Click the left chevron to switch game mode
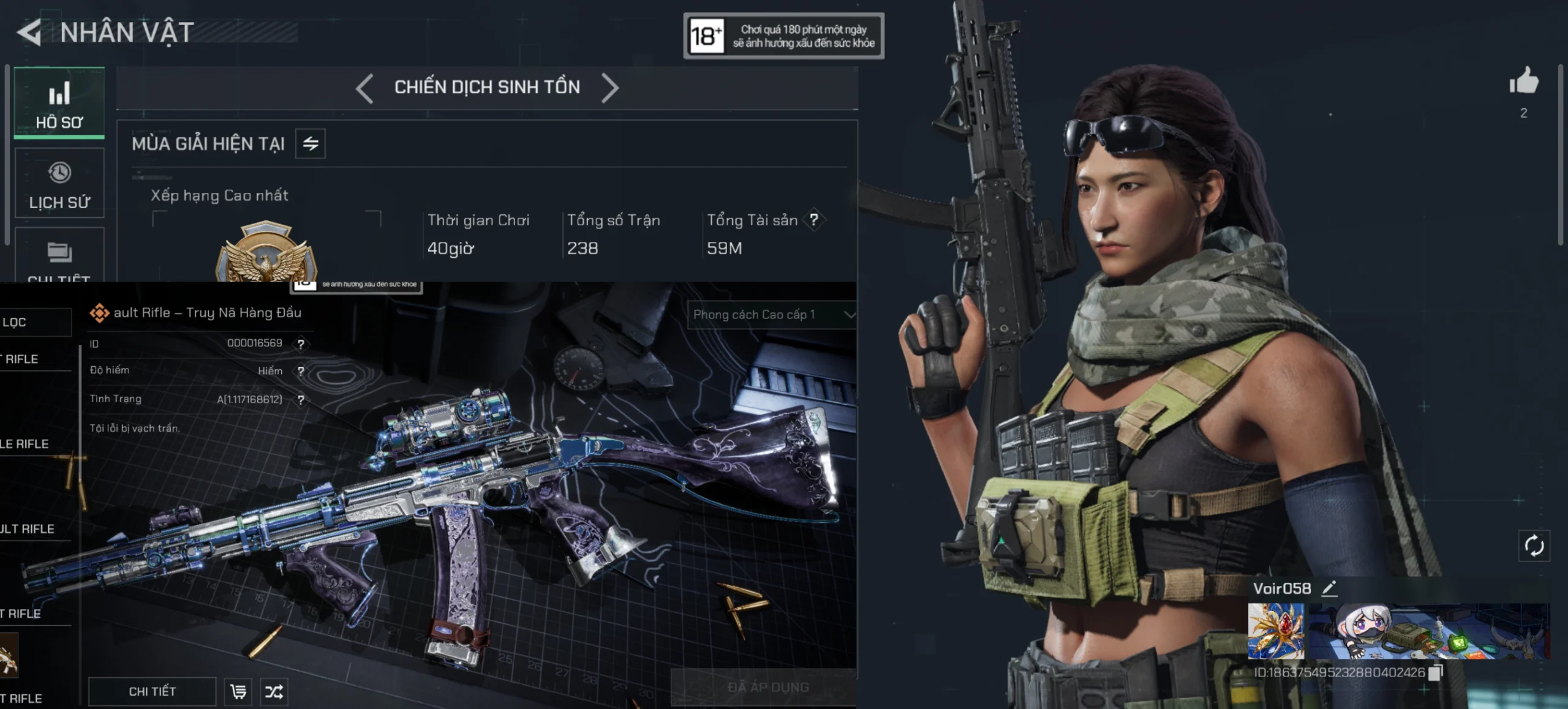Screen dimensions: 1568x709 click(x=363, y=87)
